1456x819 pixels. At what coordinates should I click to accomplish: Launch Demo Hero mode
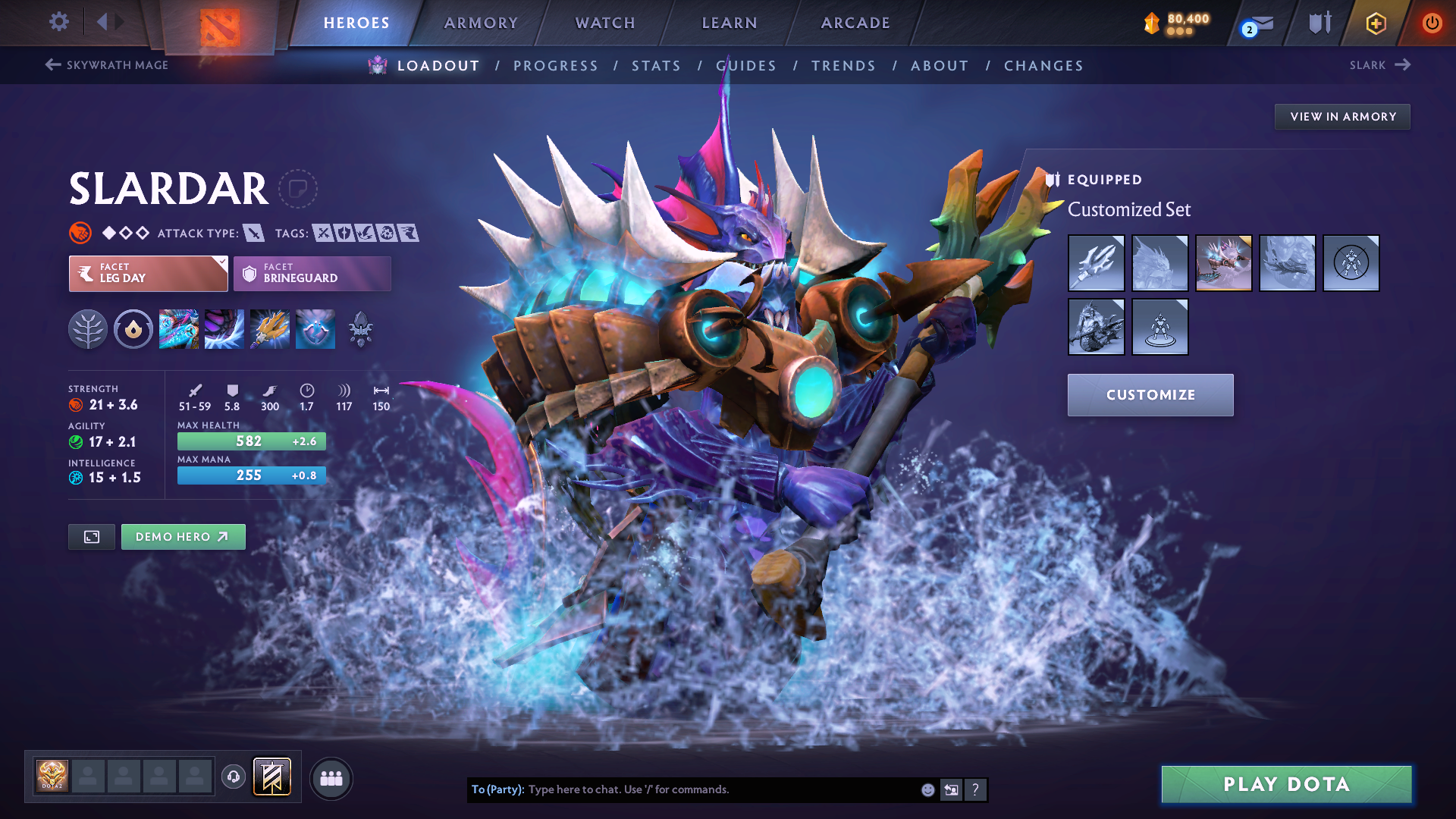click(x=183, y=537)
